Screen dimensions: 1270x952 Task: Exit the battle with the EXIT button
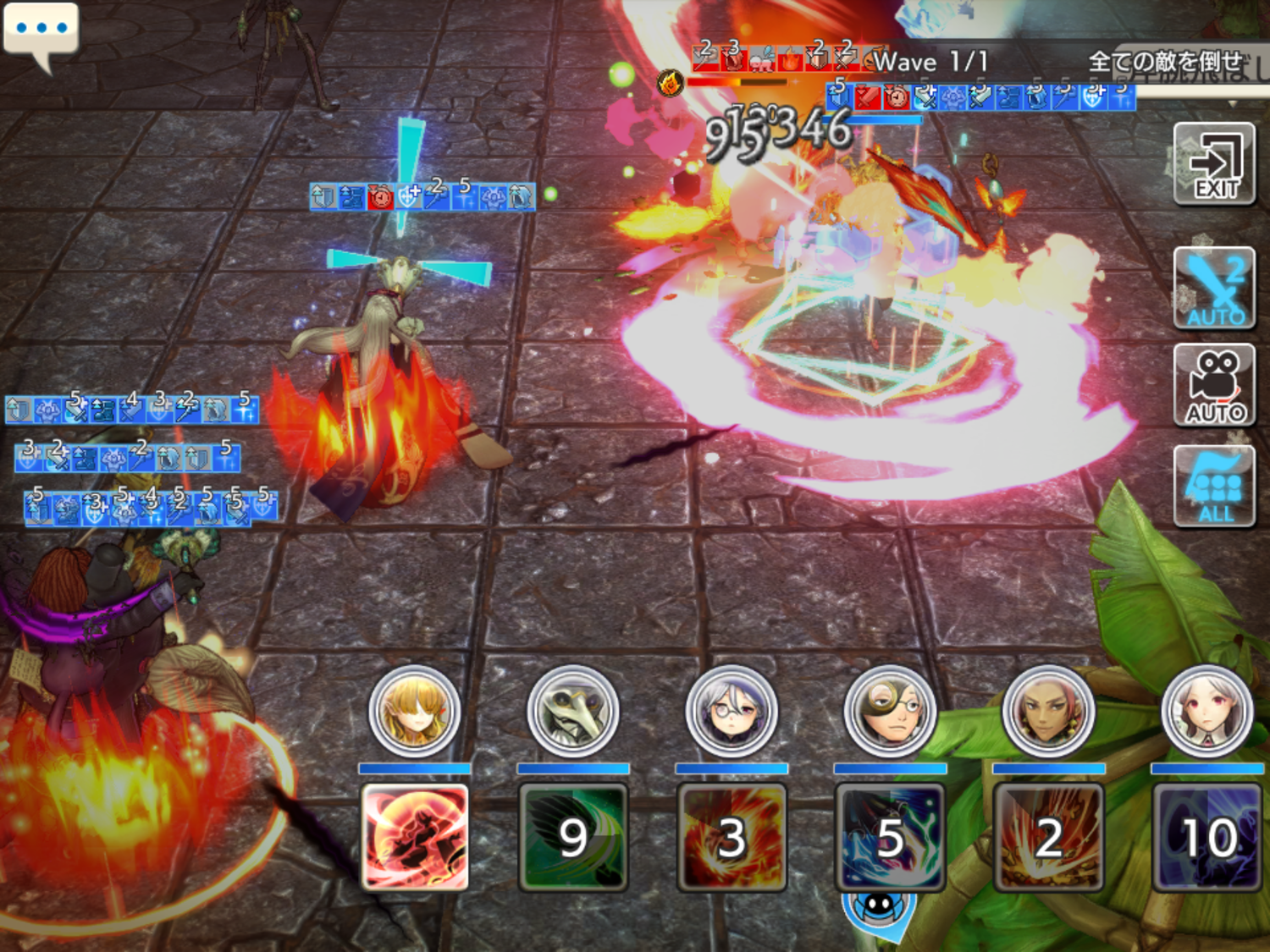(x=1214, y=164)
